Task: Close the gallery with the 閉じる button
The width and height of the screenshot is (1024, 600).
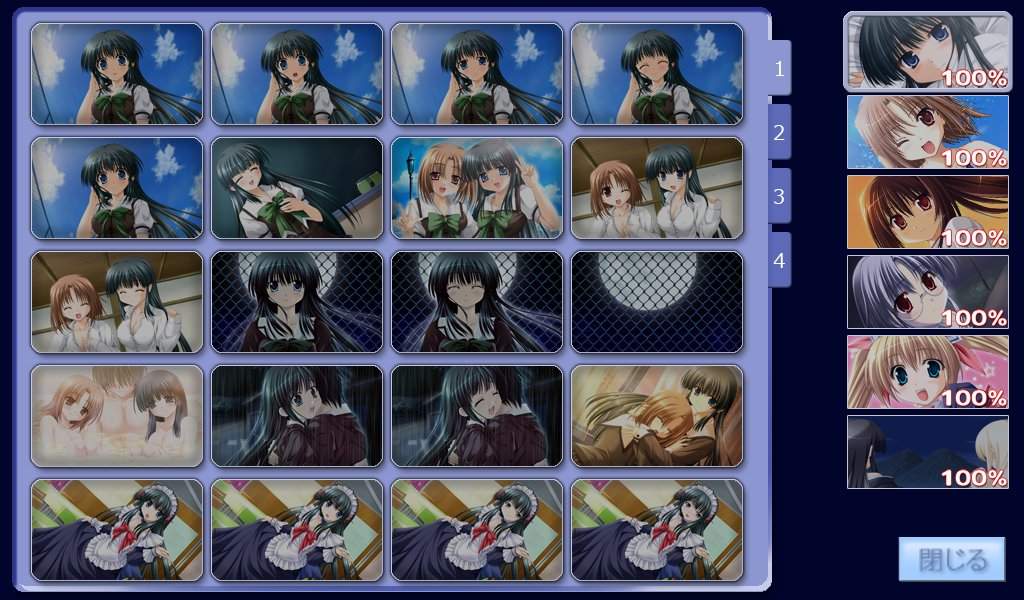Action: tap(937, 559)
